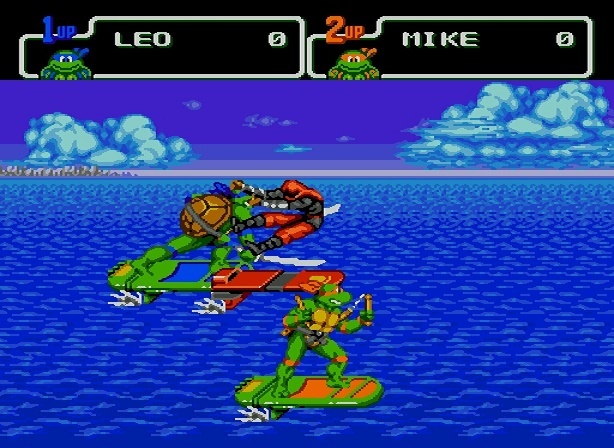Select Mike's orange-masked portrait icon
Viewport: 614px width, 448px height.
coord(353,63)
